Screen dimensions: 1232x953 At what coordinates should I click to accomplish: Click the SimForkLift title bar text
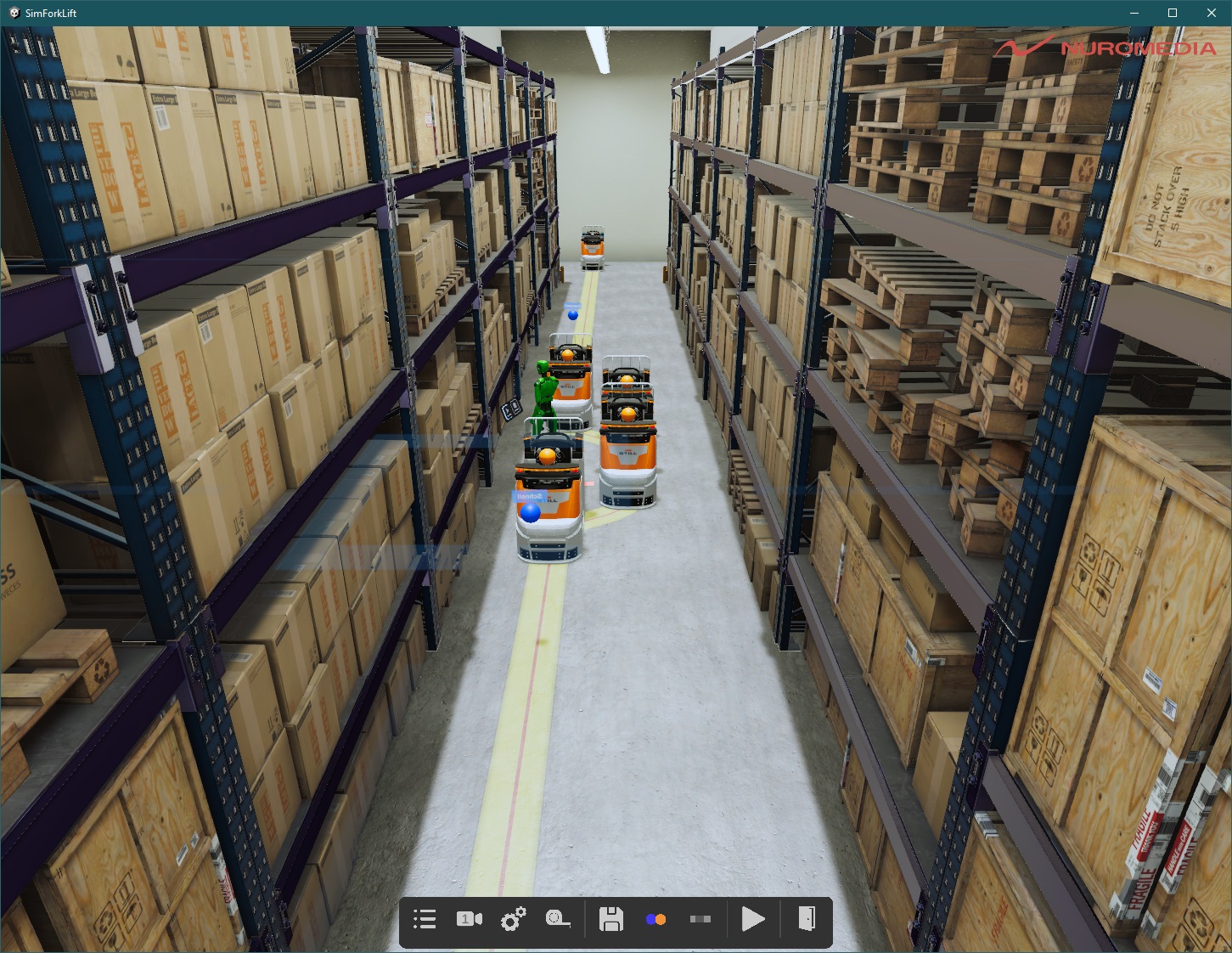pyautogui.click(x=51, y=13)
